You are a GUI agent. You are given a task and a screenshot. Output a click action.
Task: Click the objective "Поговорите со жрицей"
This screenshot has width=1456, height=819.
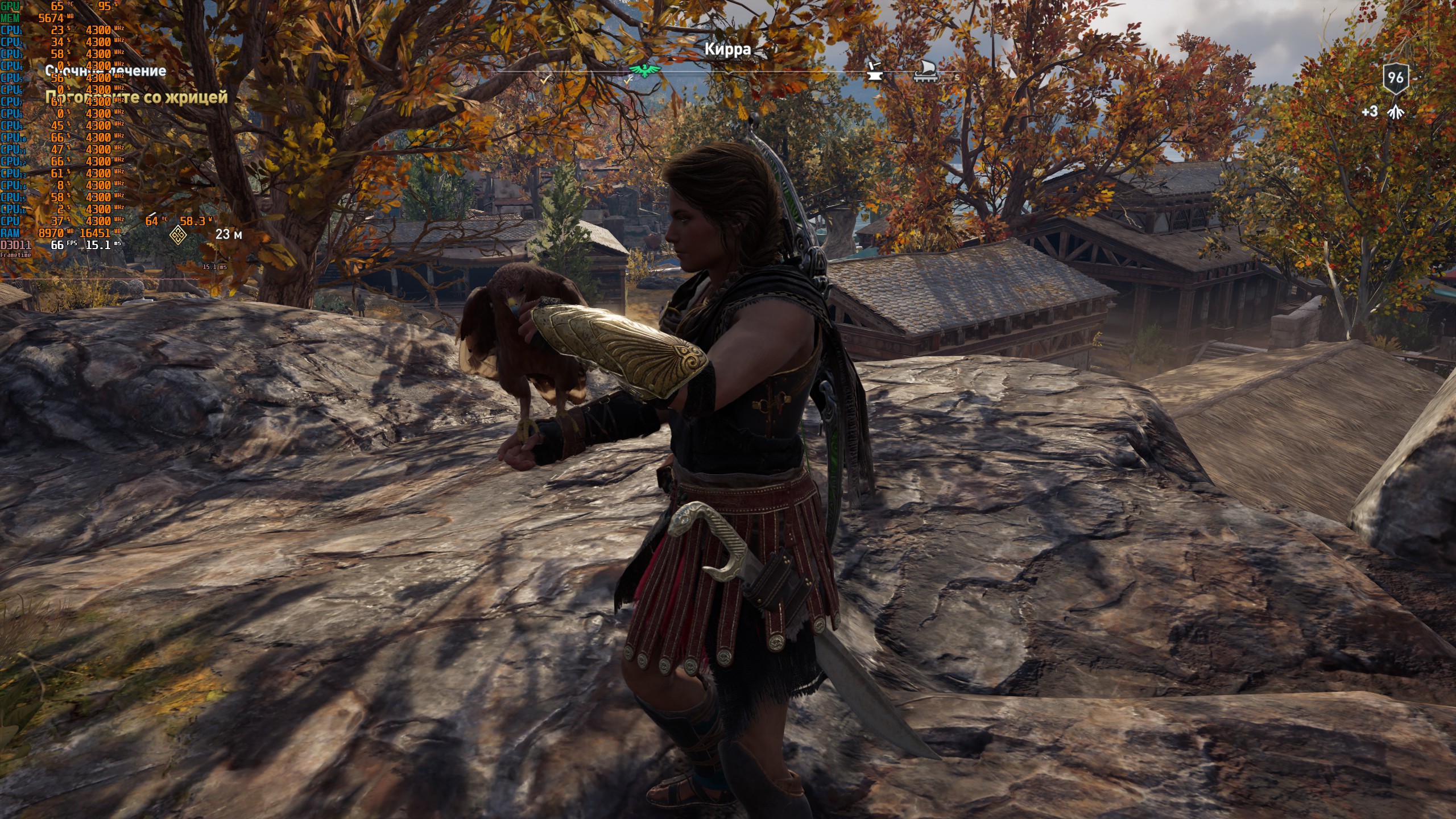tap(136, 97)
